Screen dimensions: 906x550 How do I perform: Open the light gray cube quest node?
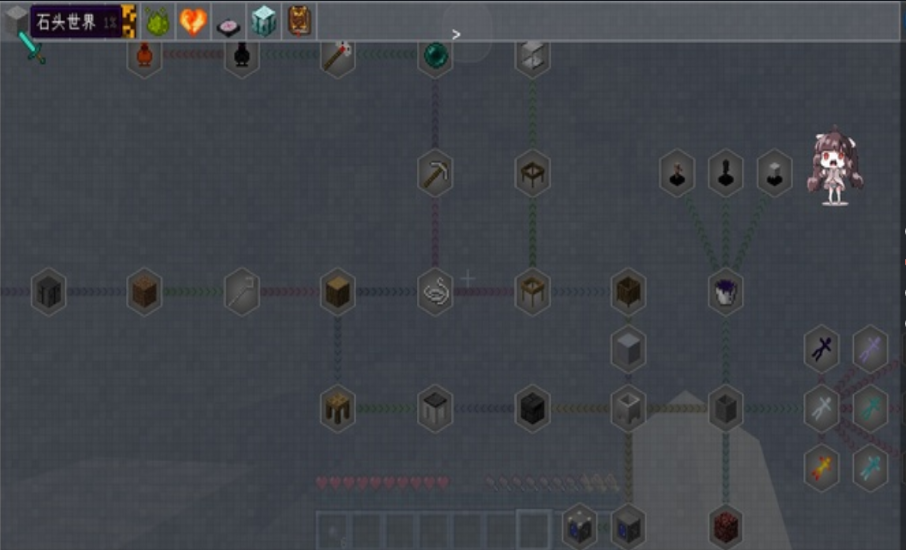pos(628,349)
